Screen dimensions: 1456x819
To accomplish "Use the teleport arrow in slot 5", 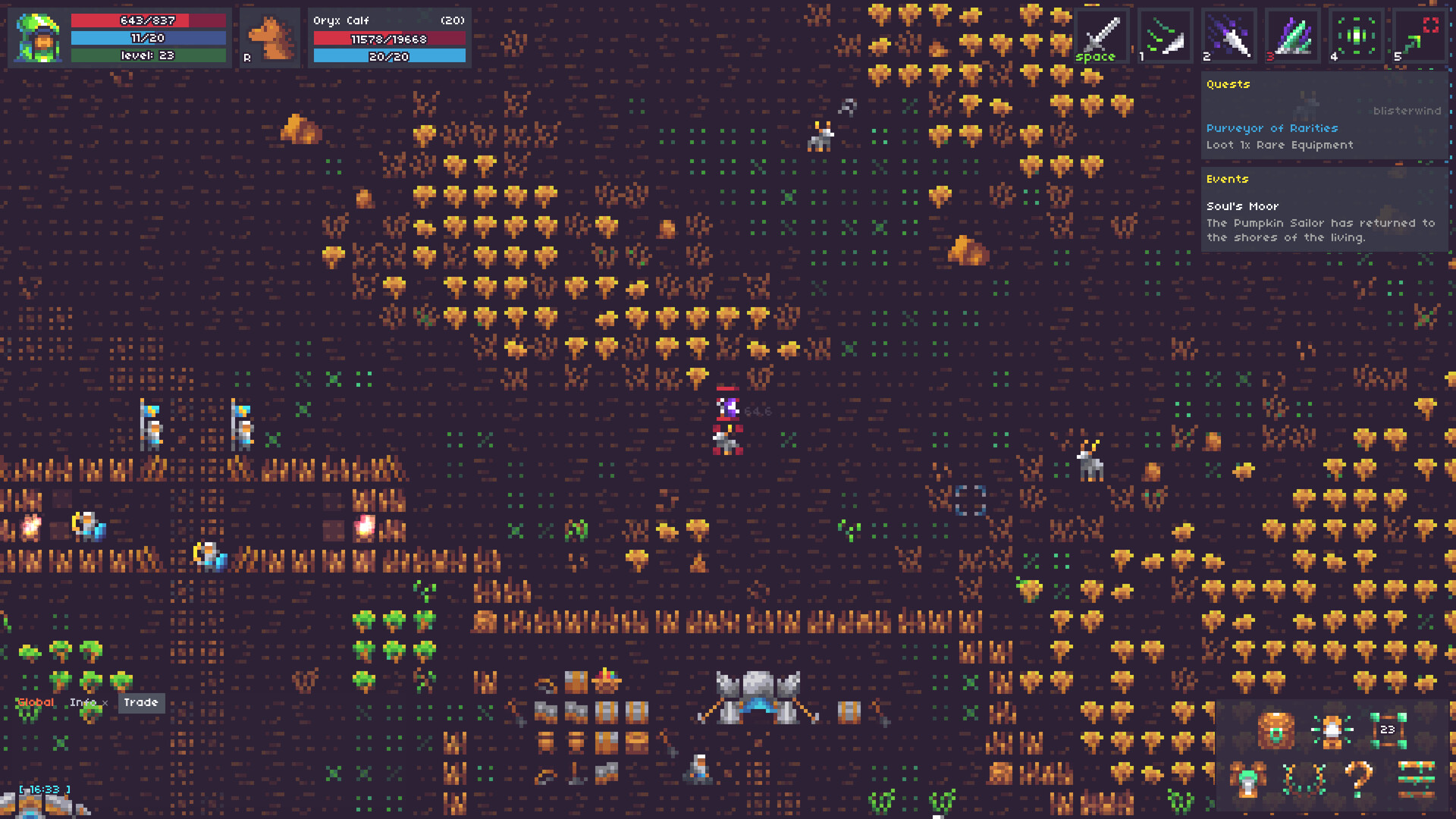I will coord(1420,35).
